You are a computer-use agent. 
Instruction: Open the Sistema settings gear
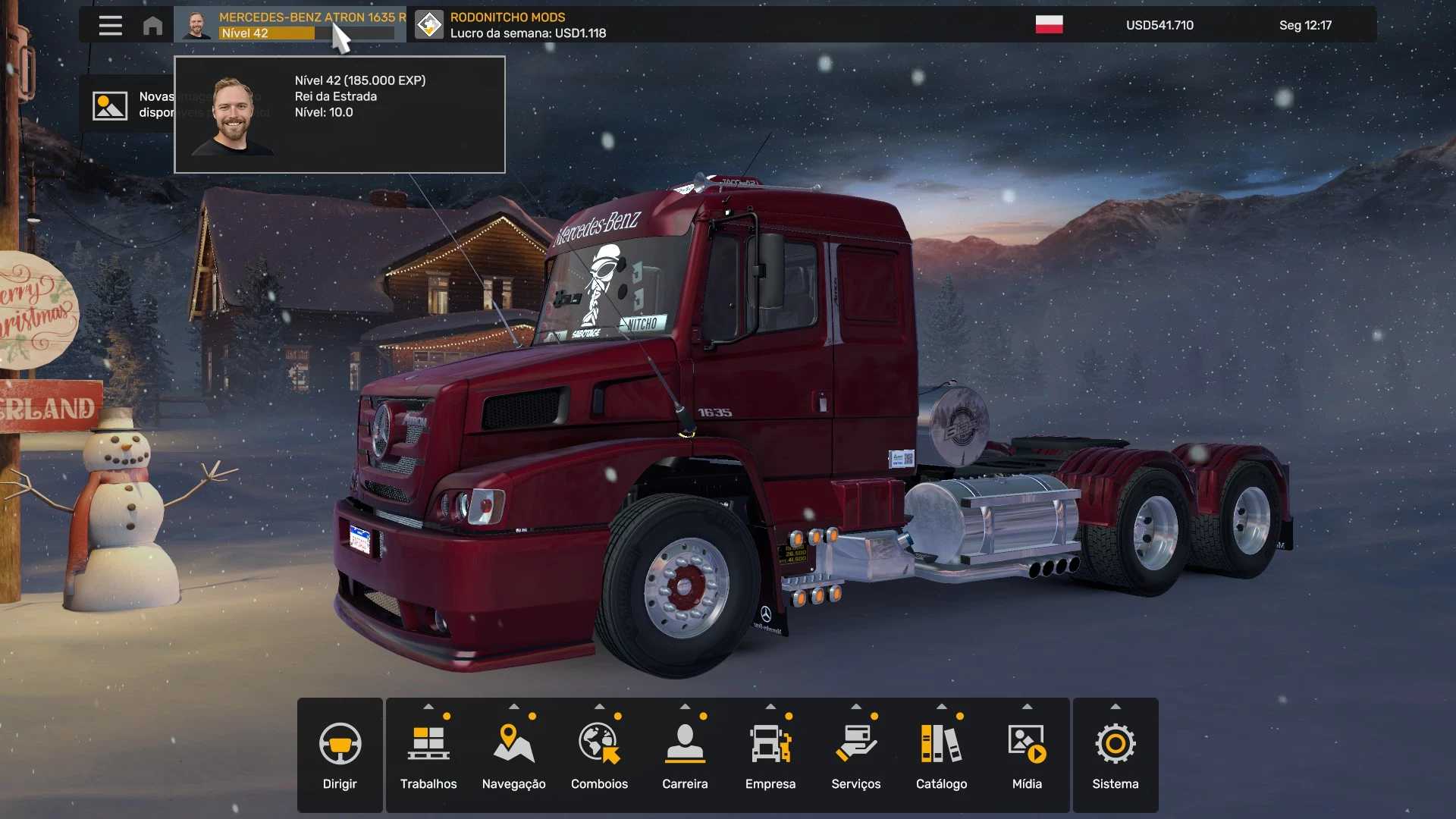[1115, 755]
